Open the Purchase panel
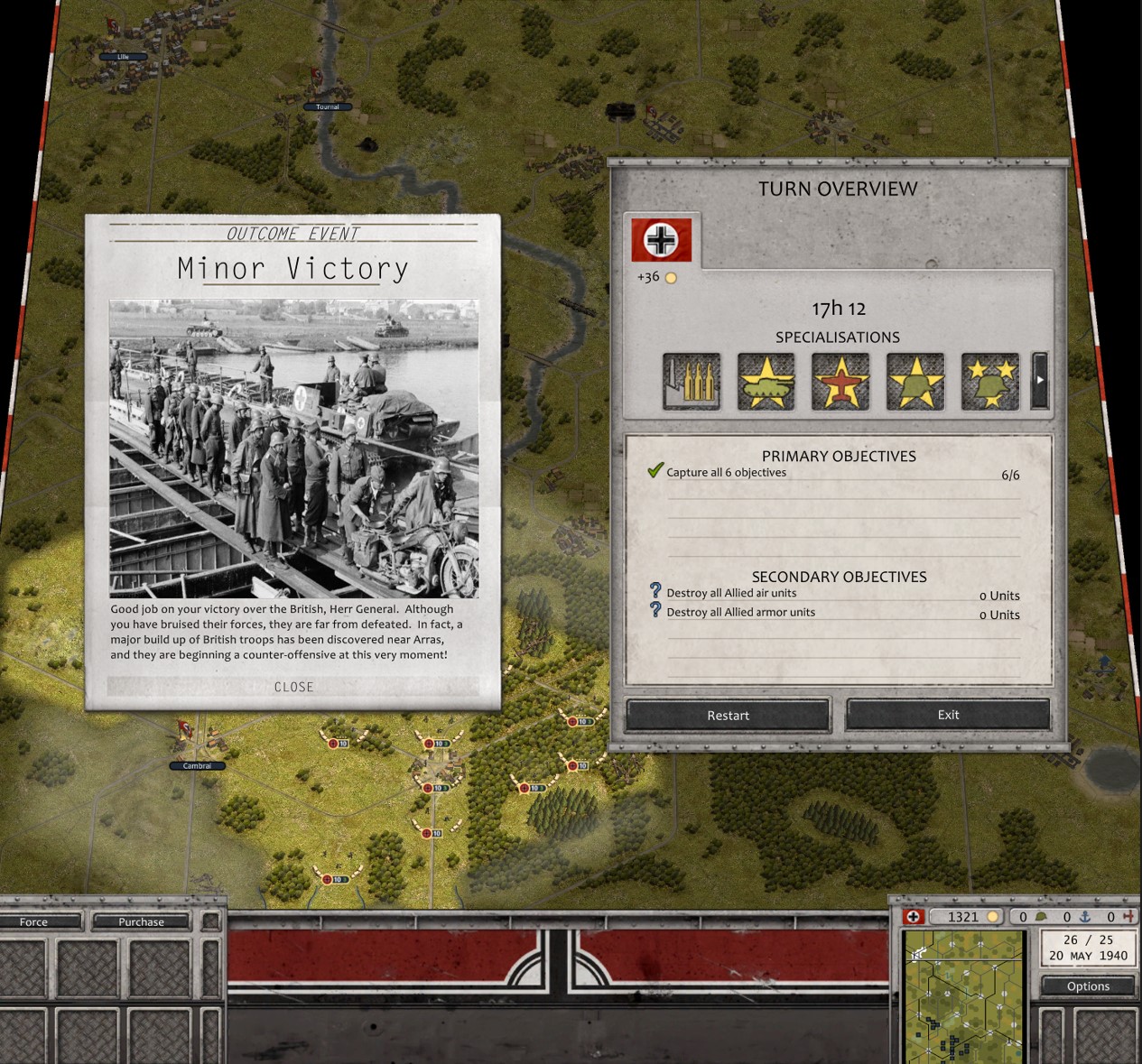Image resolution: width=1142 pixels, height=1064 pixels. [142, 921]
